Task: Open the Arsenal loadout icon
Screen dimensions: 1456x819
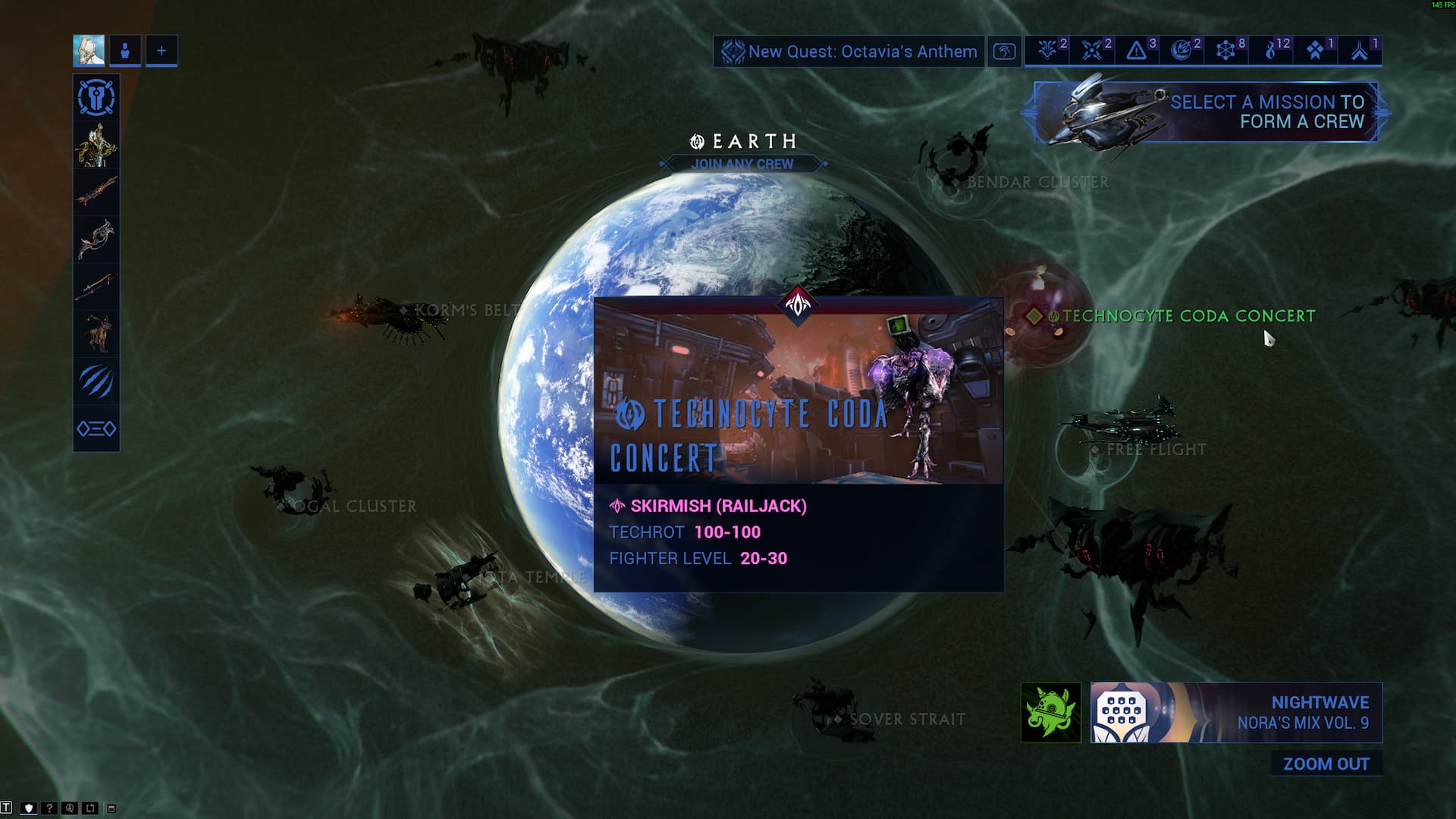Action: [x=96, y=98]
